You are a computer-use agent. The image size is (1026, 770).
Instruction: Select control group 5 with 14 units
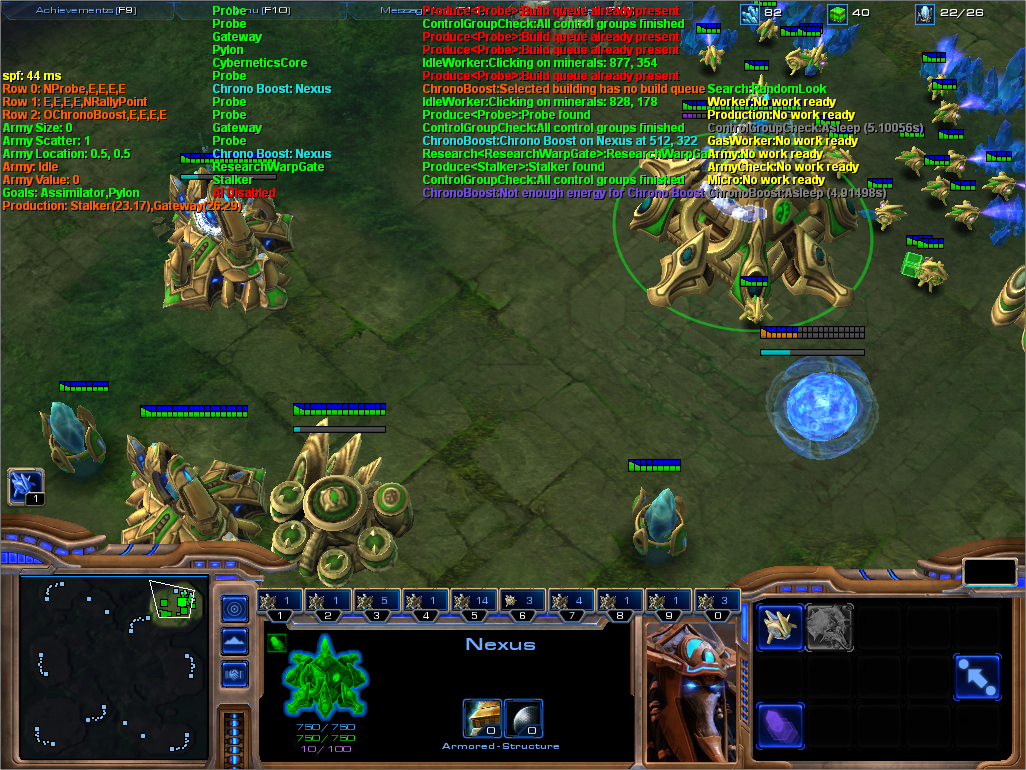click(474, 601)
